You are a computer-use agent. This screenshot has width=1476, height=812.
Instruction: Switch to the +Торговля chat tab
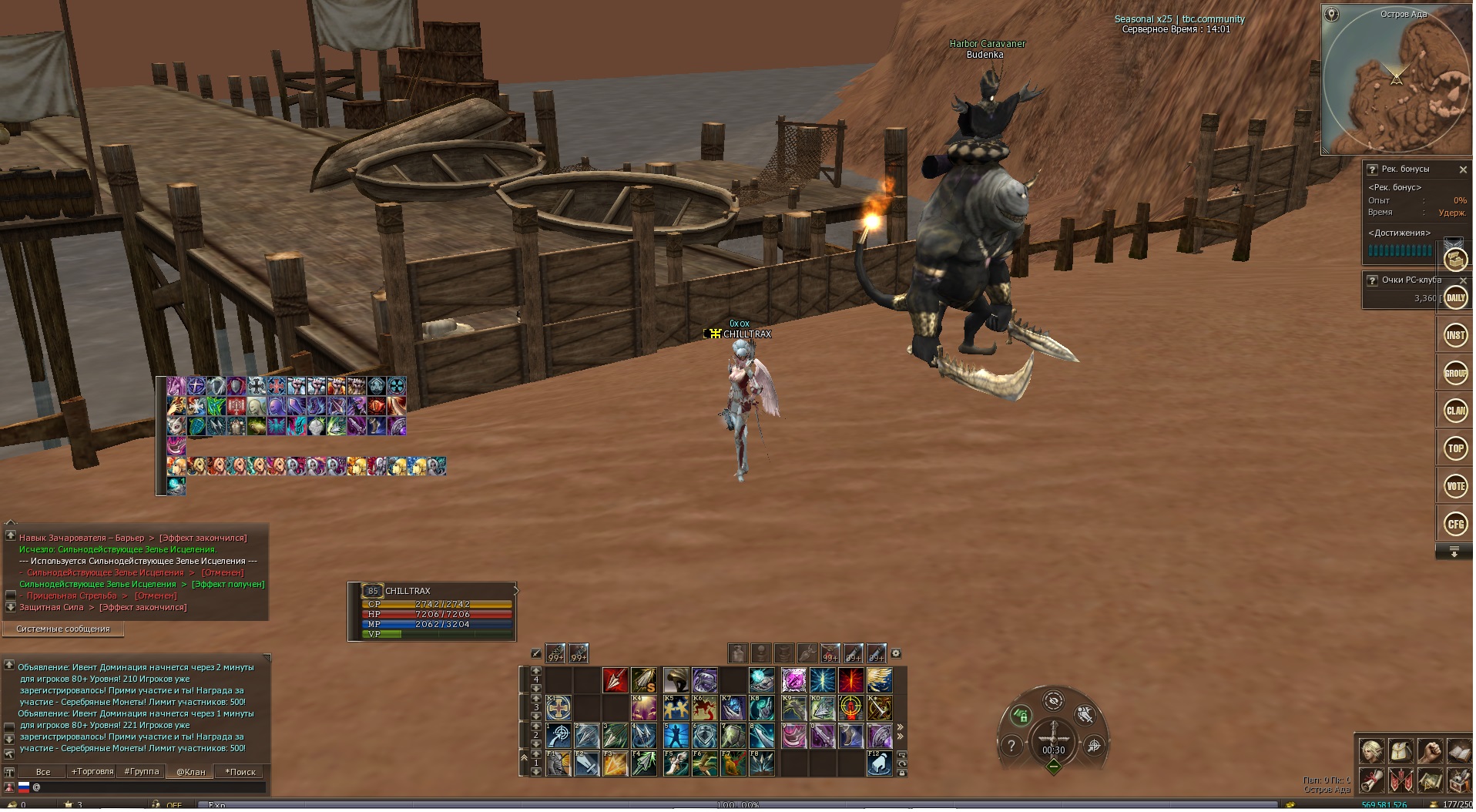pos(92,772)
